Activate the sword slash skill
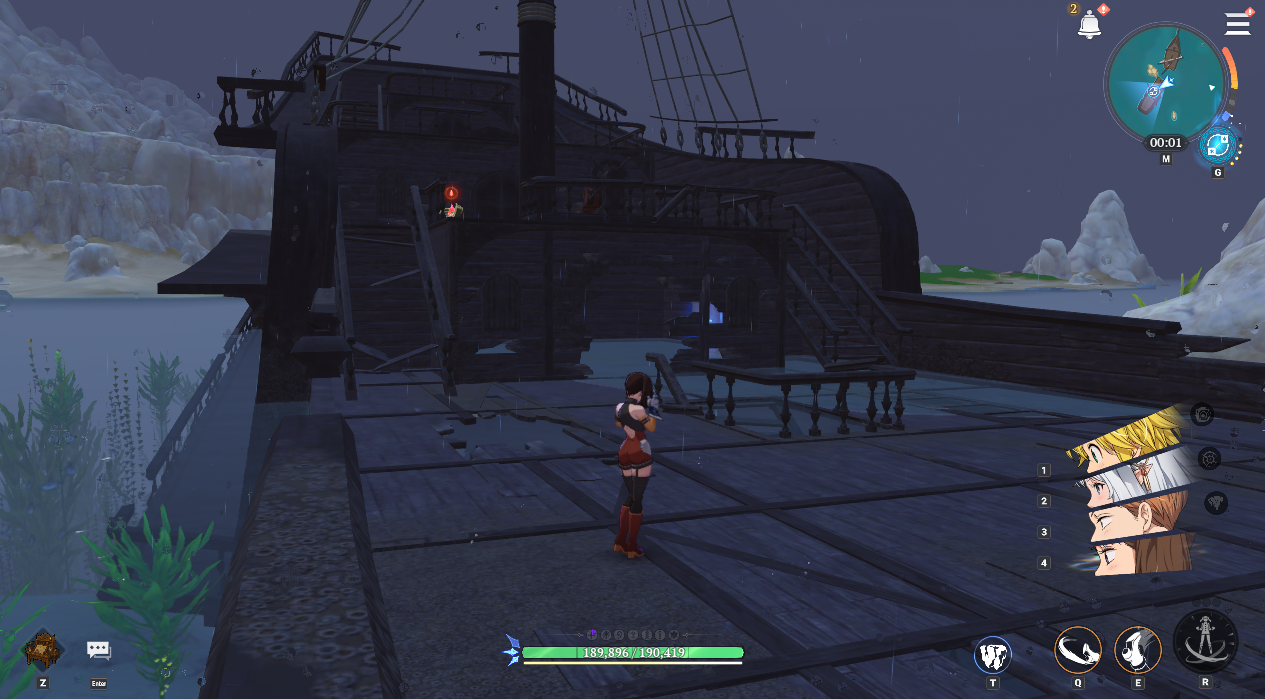Image resolution: width=1265 pixels, height=699 pixels. tap(1078, 651)
